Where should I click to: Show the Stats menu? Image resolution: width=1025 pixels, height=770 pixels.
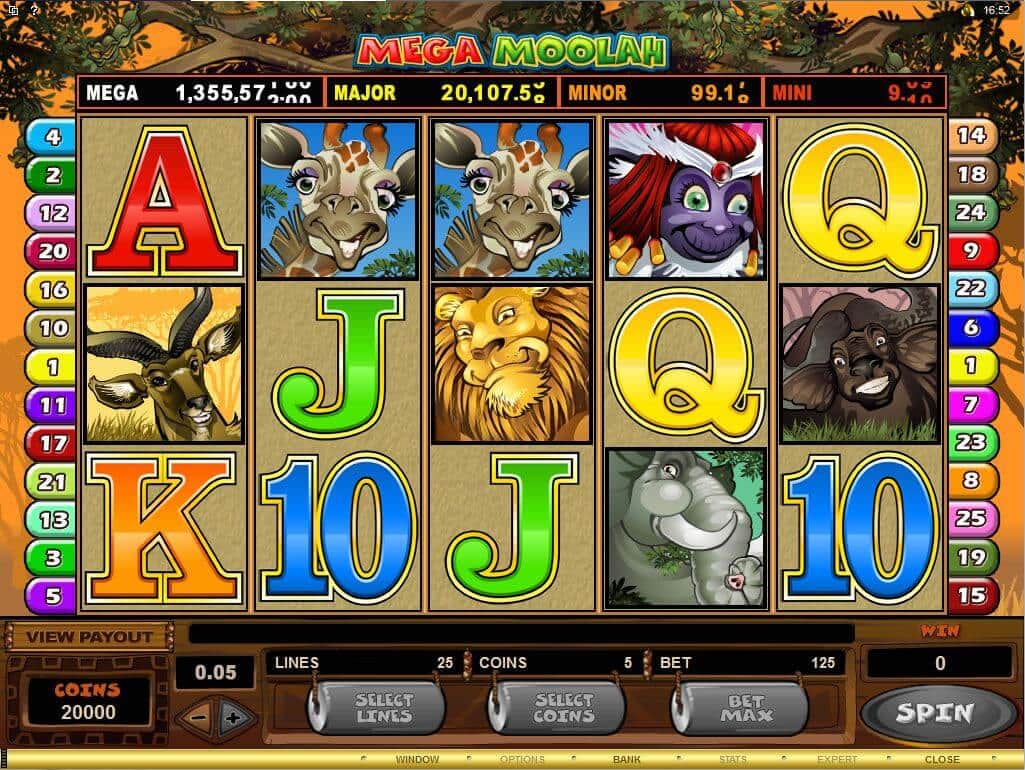point(732,760)
